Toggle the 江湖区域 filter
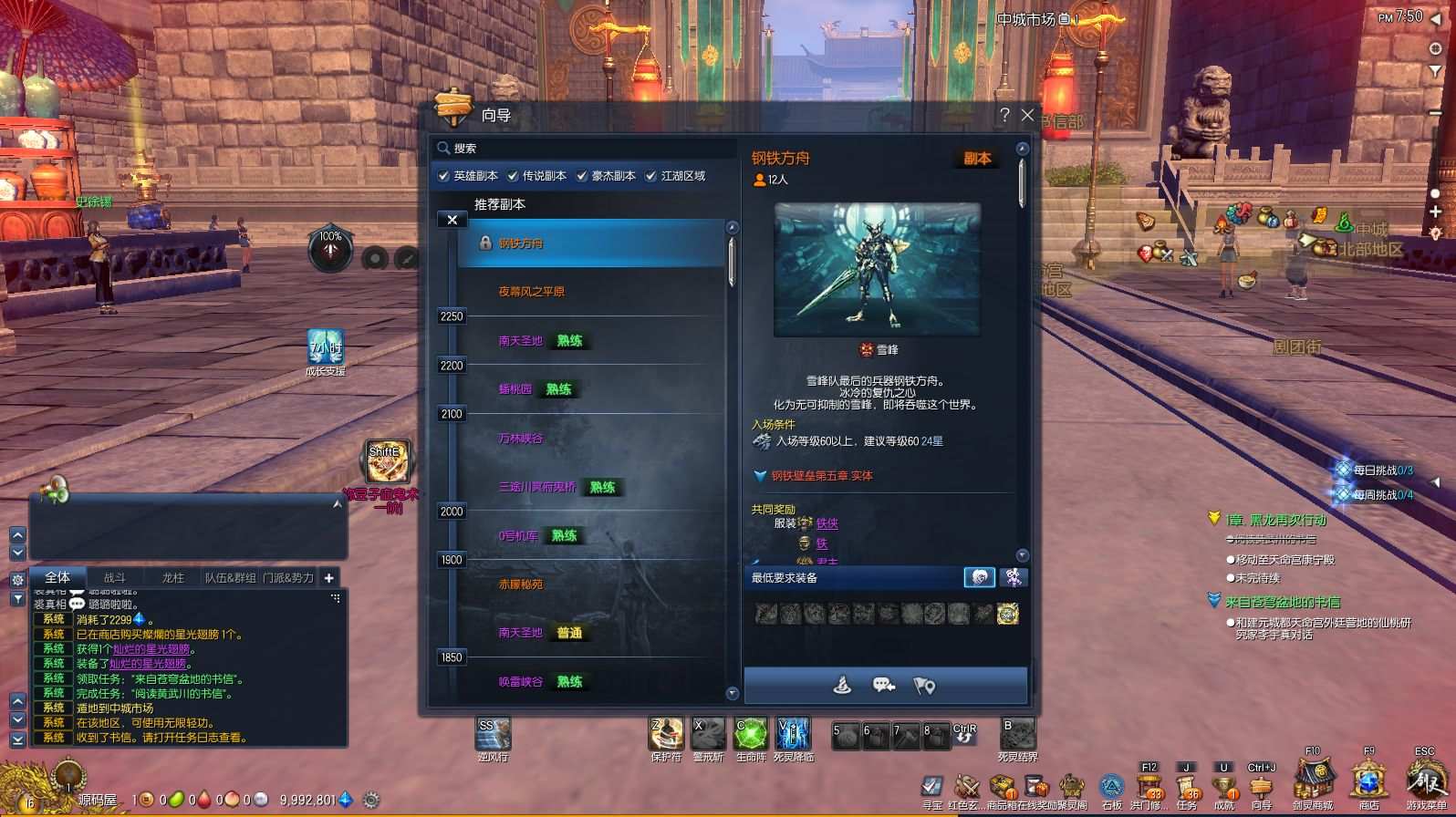Image resolution: width=1456 pixels, height=817 pixels. pyautogui.click(x=650, y=176)
